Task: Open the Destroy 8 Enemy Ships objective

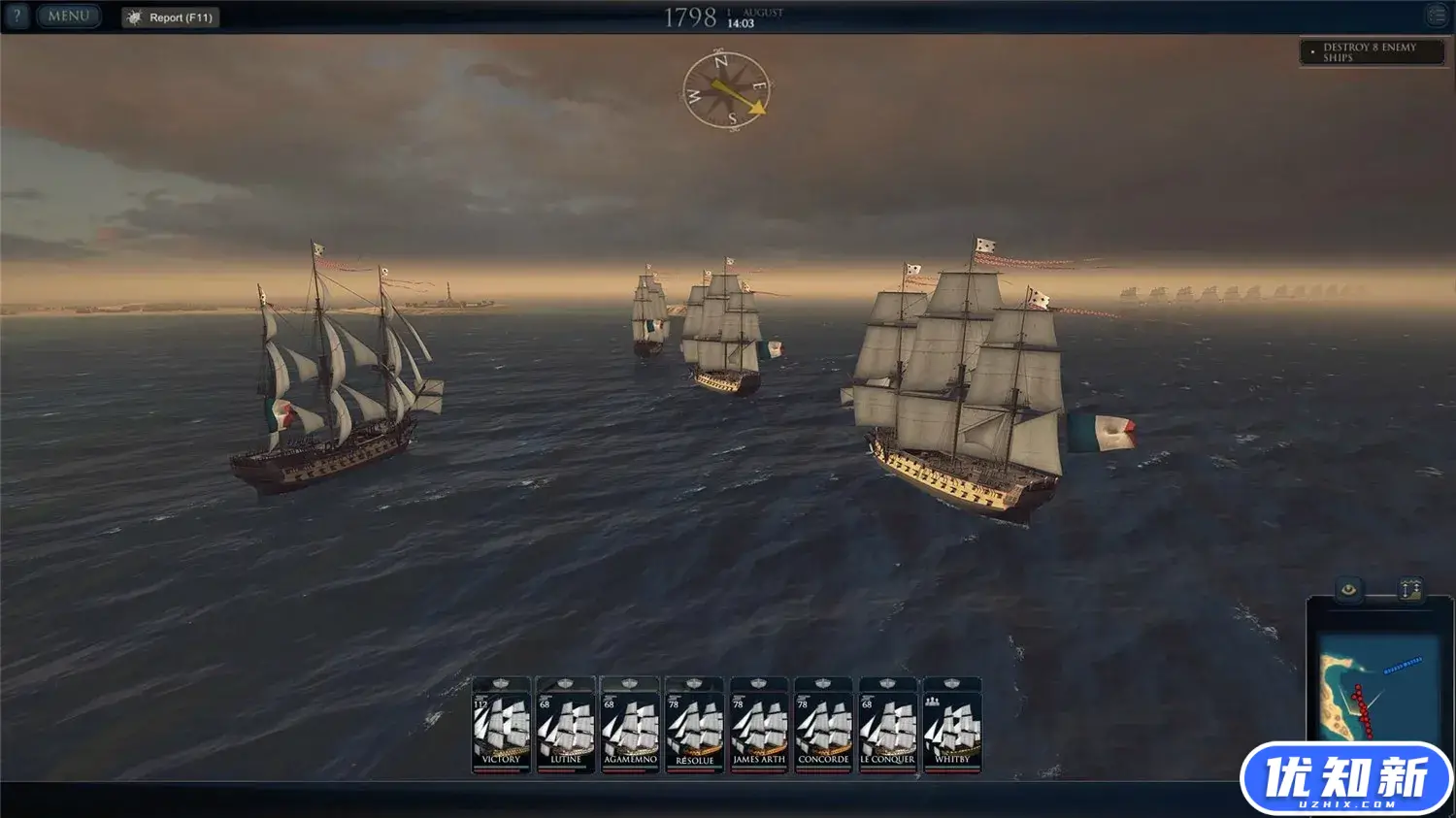Action: click(x=1372, y=52)
